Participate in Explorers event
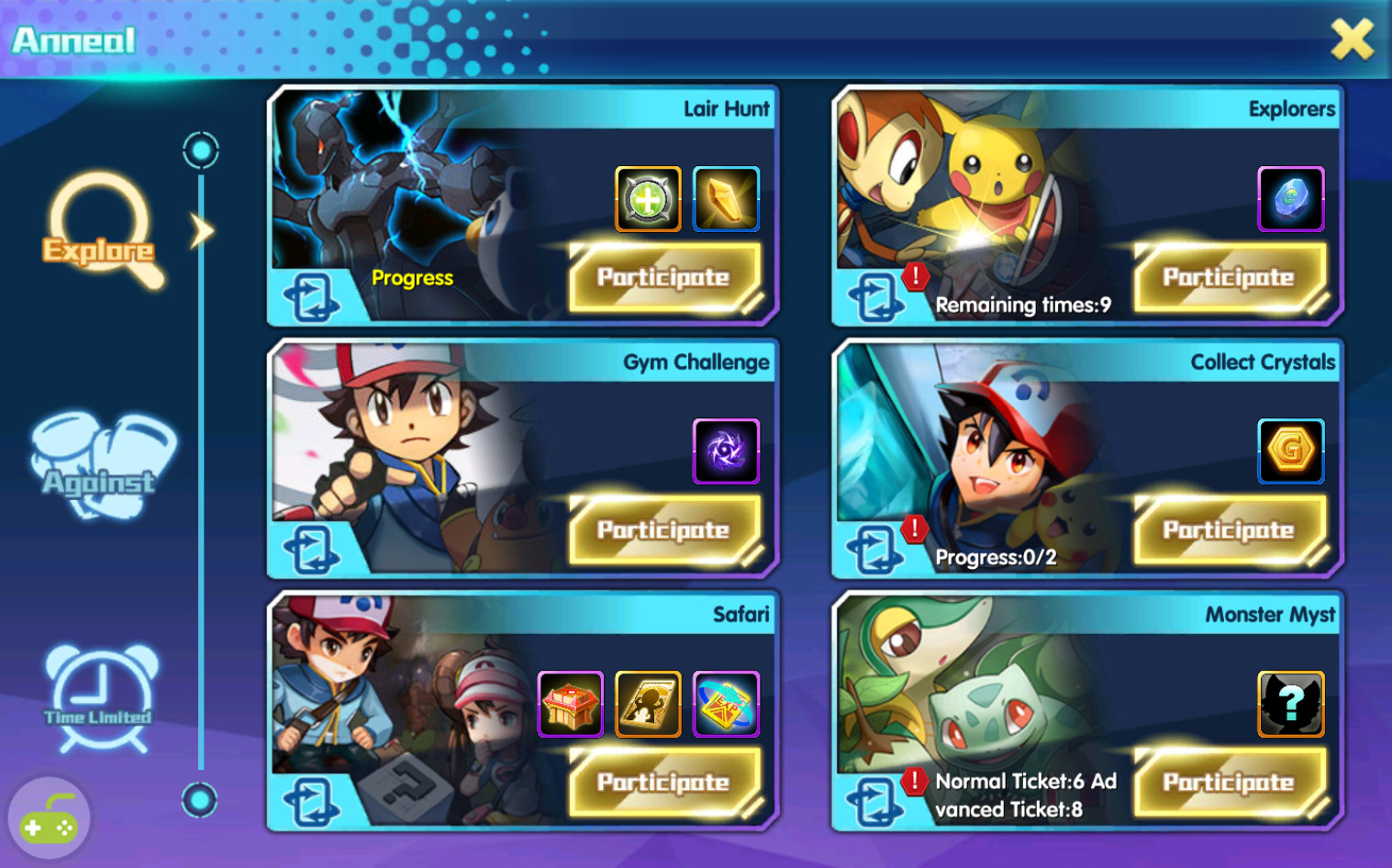The width and height of the screenshot is (1392, 868). [1229, 277]
